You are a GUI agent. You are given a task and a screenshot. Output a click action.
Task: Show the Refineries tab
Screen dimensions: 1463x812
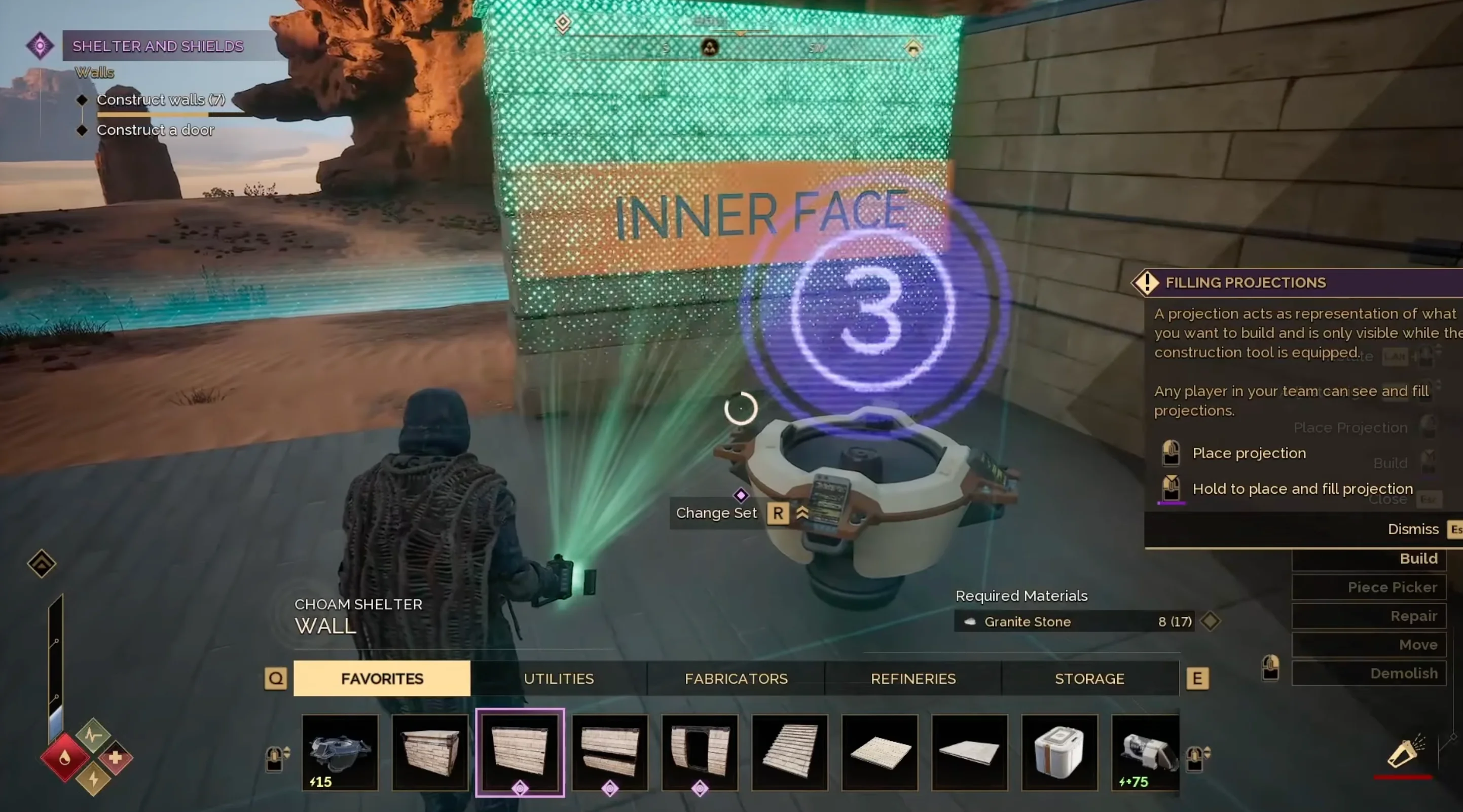tap(913, 679)
